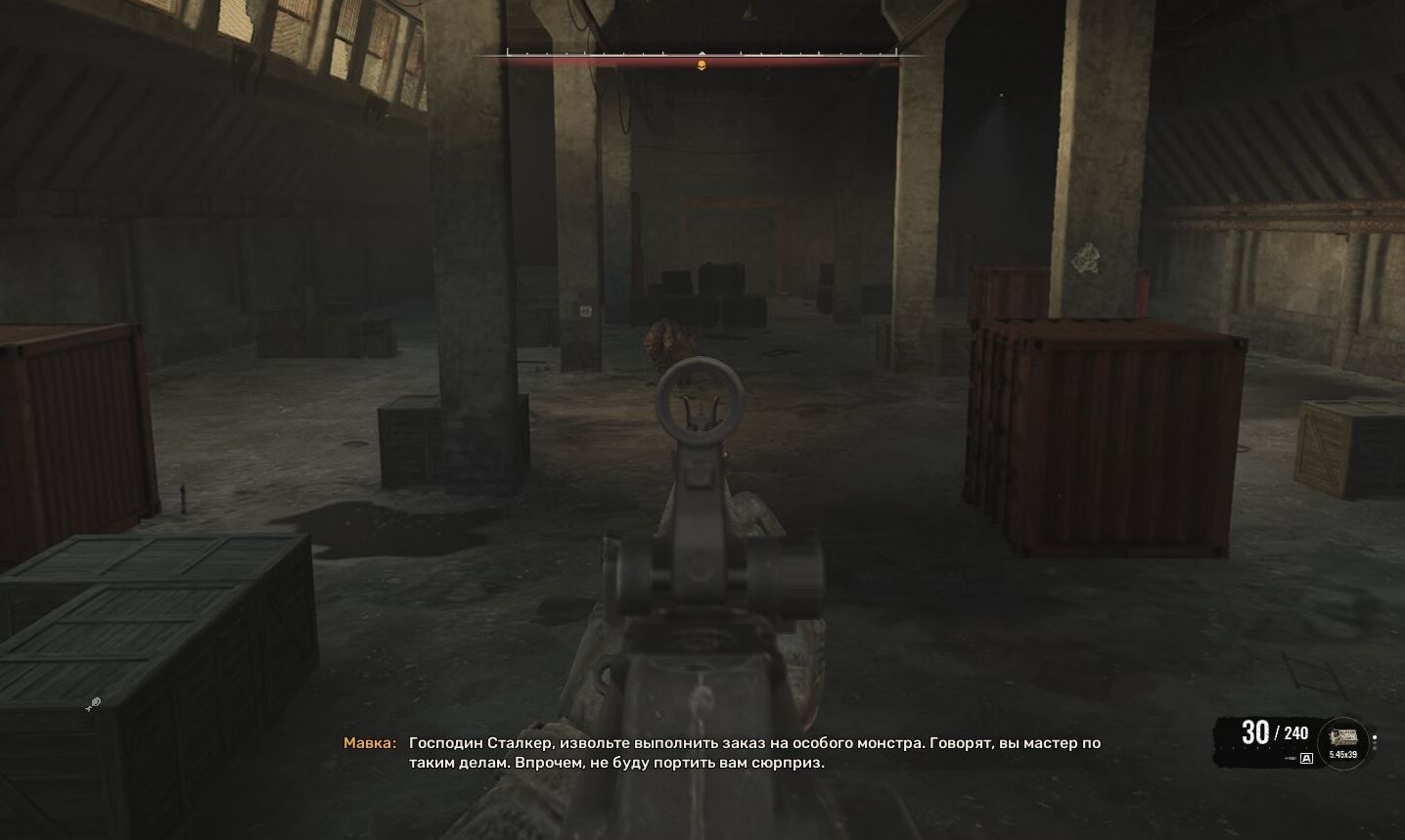The width and height of the screenshot is (1405, 840).
Task: Select the speaker name 'Мавка' in the subtitles
Action: tap(373, 743)
